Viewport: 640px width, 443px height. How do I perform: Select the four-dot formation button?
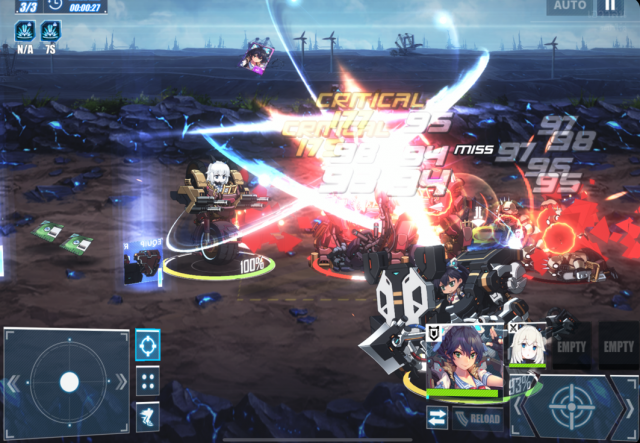(148, 381)
